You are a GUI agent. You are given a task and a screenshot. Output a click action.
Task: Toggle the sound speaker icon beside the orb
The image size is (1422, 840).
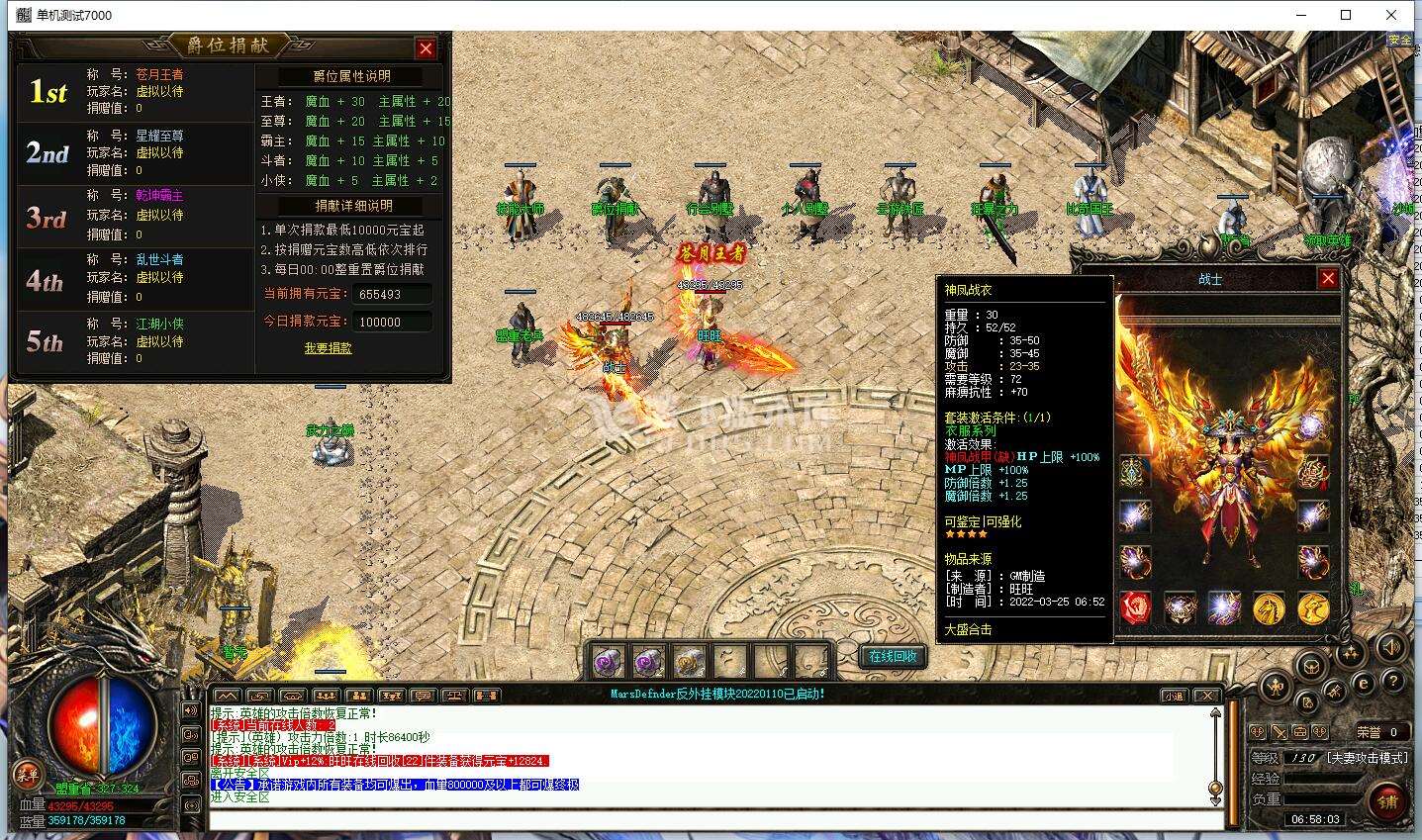pos(190,710)
